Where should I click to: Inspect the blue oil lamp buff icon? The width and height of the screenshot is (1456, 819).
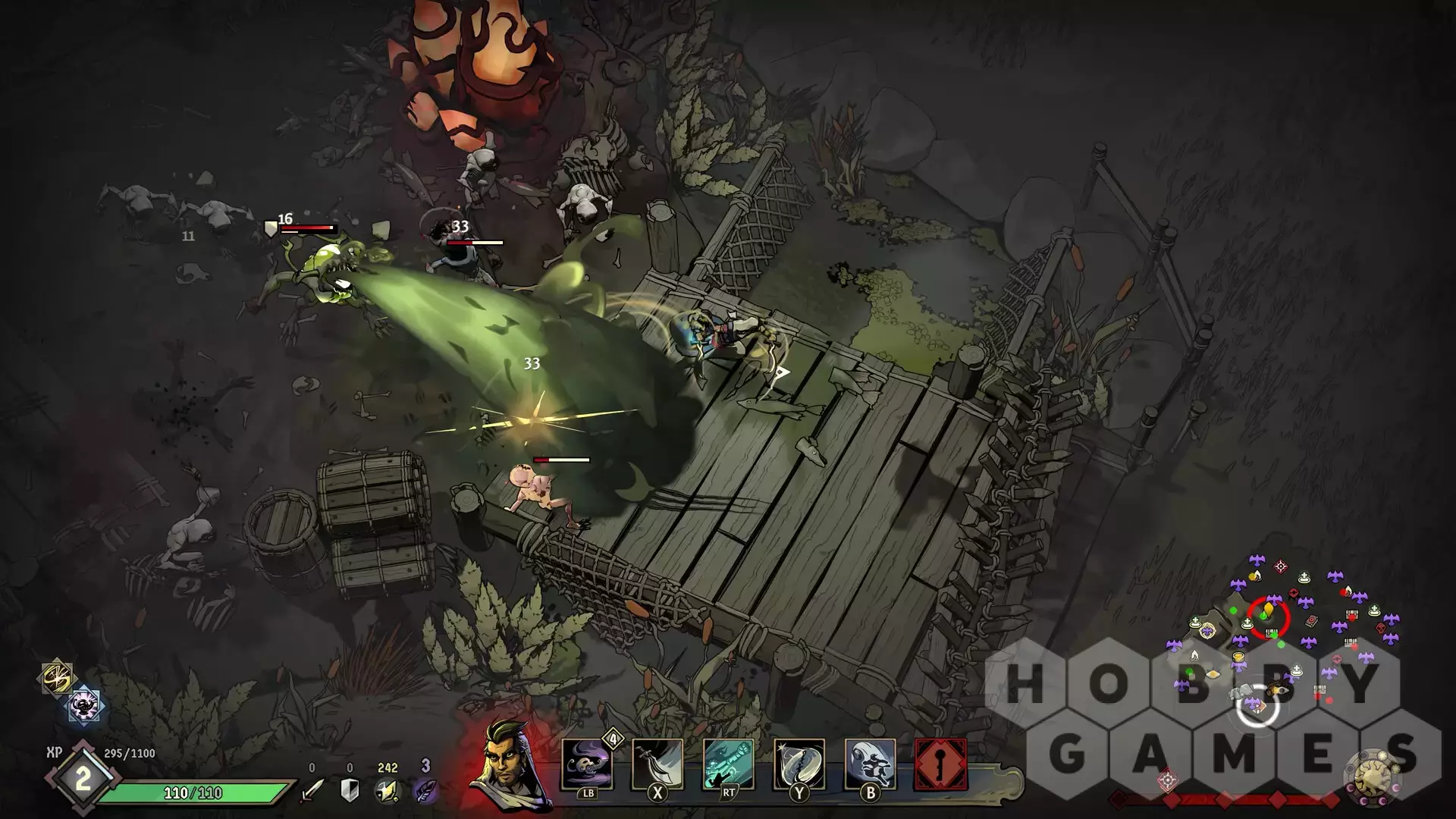coord(84,705)
